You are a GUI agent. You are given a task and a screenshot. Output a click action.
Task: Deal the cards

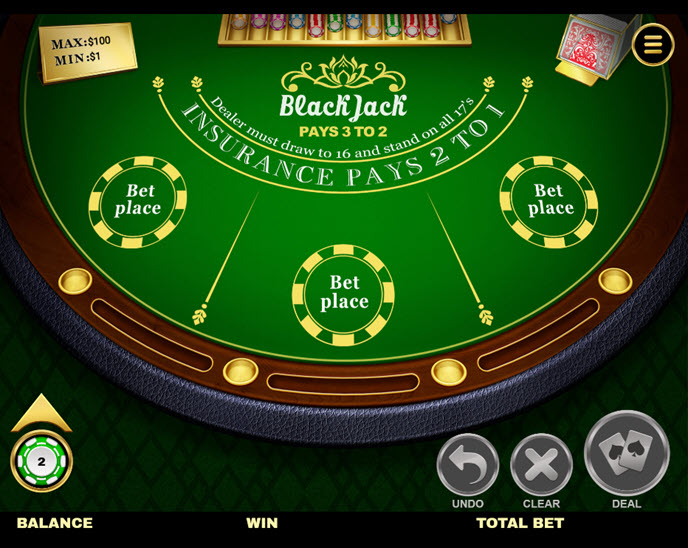626,455
